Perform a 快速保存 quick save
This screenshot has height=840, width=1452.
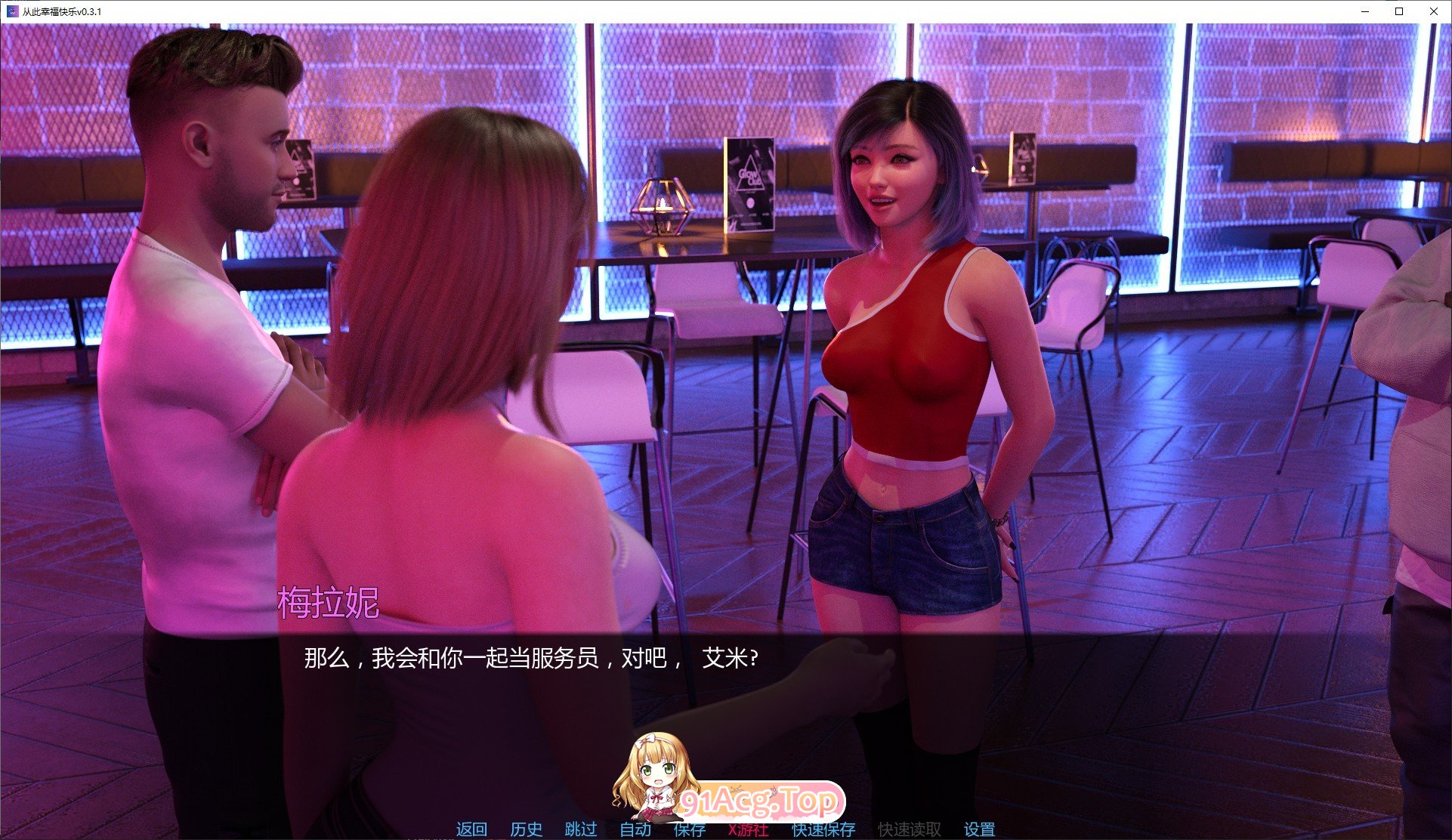(822, 829)
